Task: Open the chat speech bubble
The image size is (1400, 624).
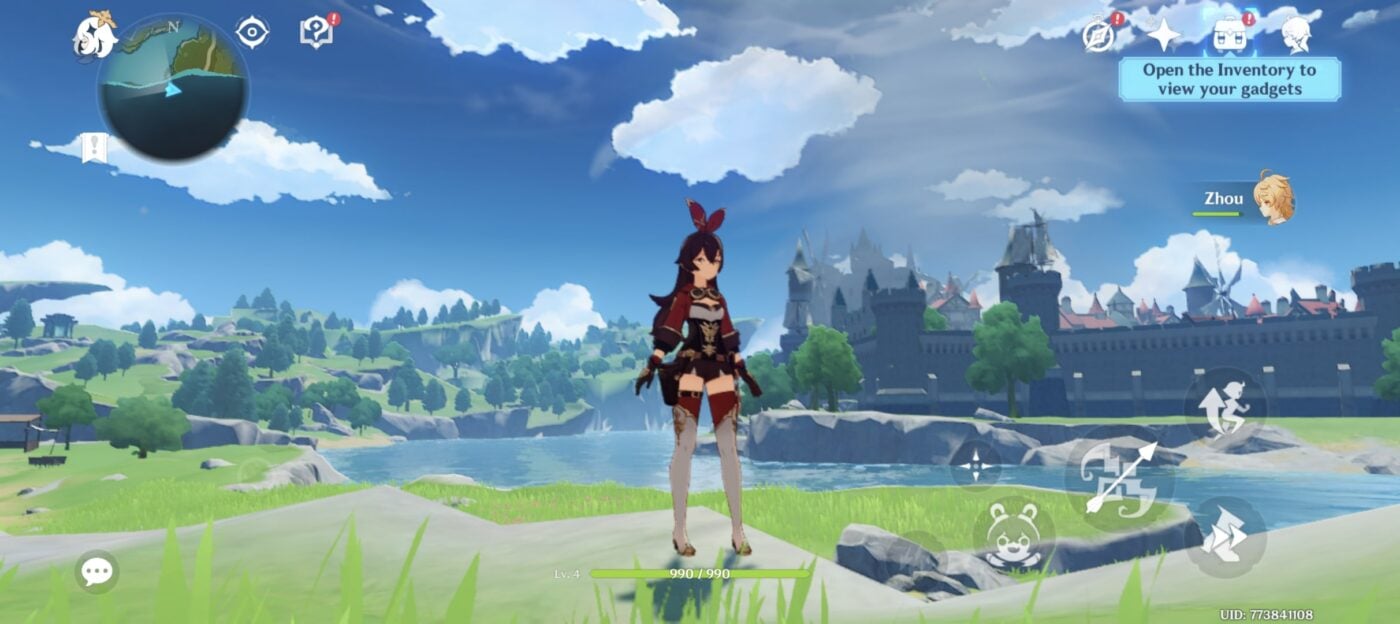Action: click(x=97, y=572)
